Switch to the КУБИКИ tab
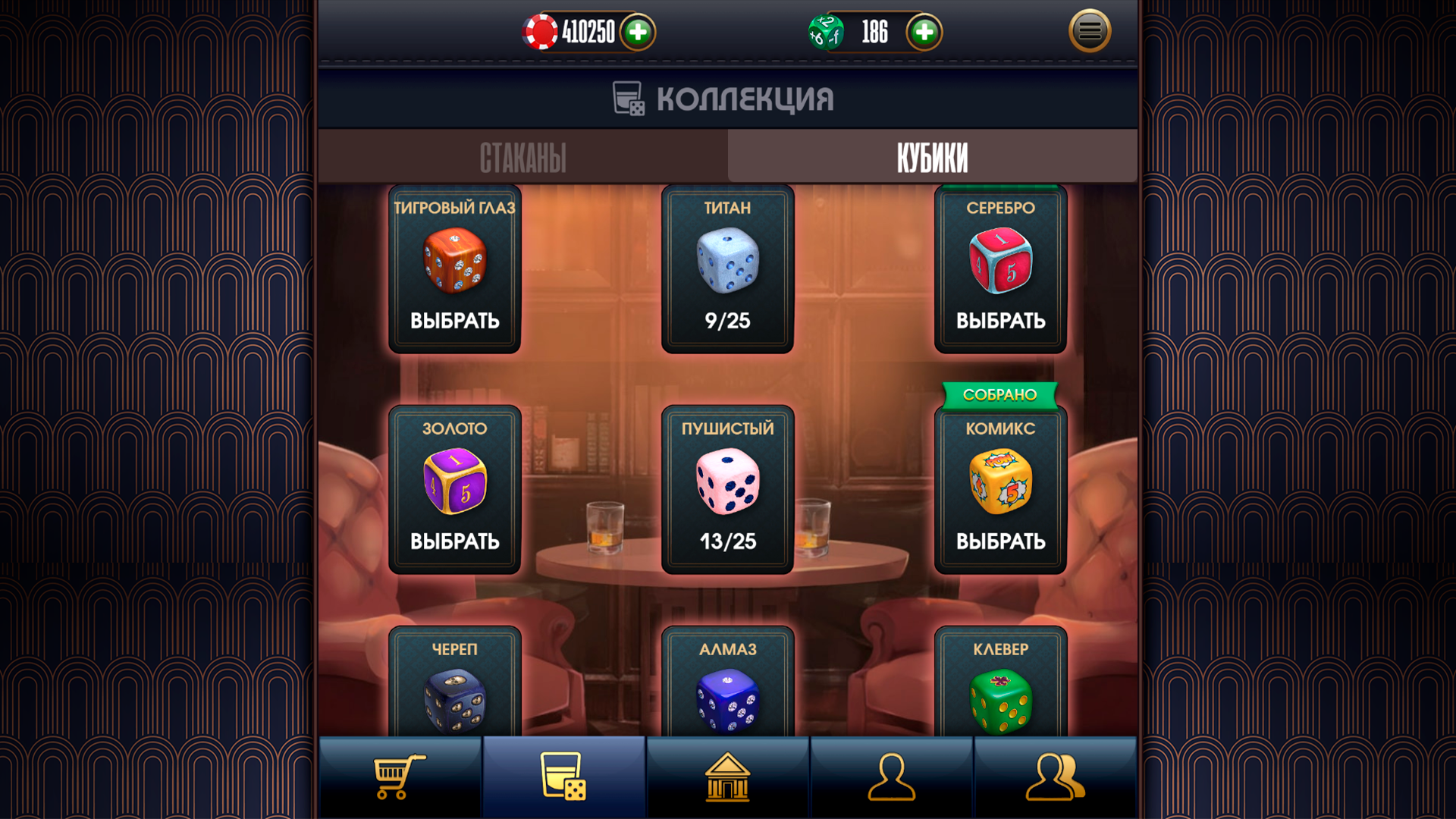Screen dimensions: 1456x819 [x=932, y=155]
